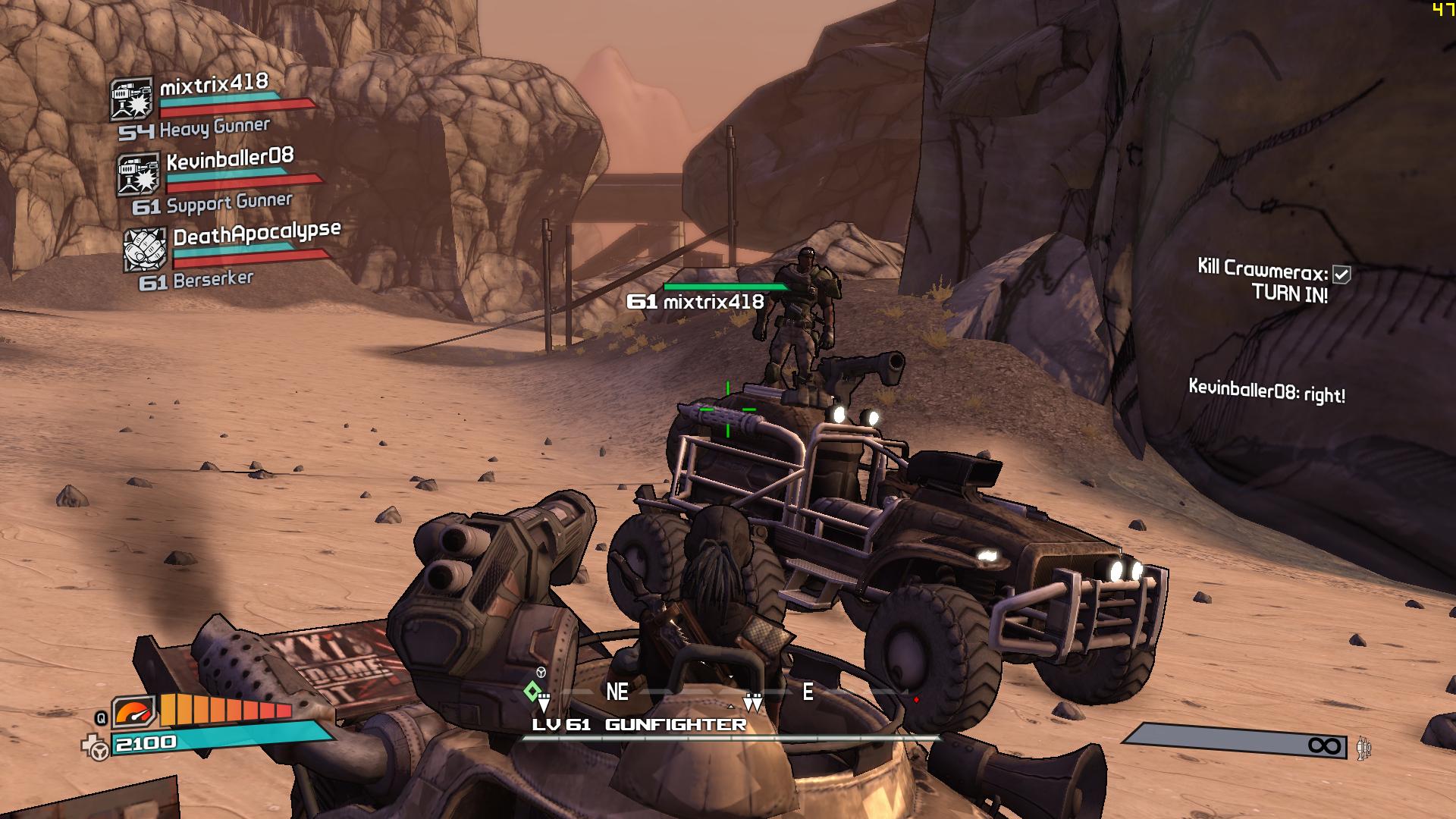Select the red marker on the compass

tap(916, 699)
